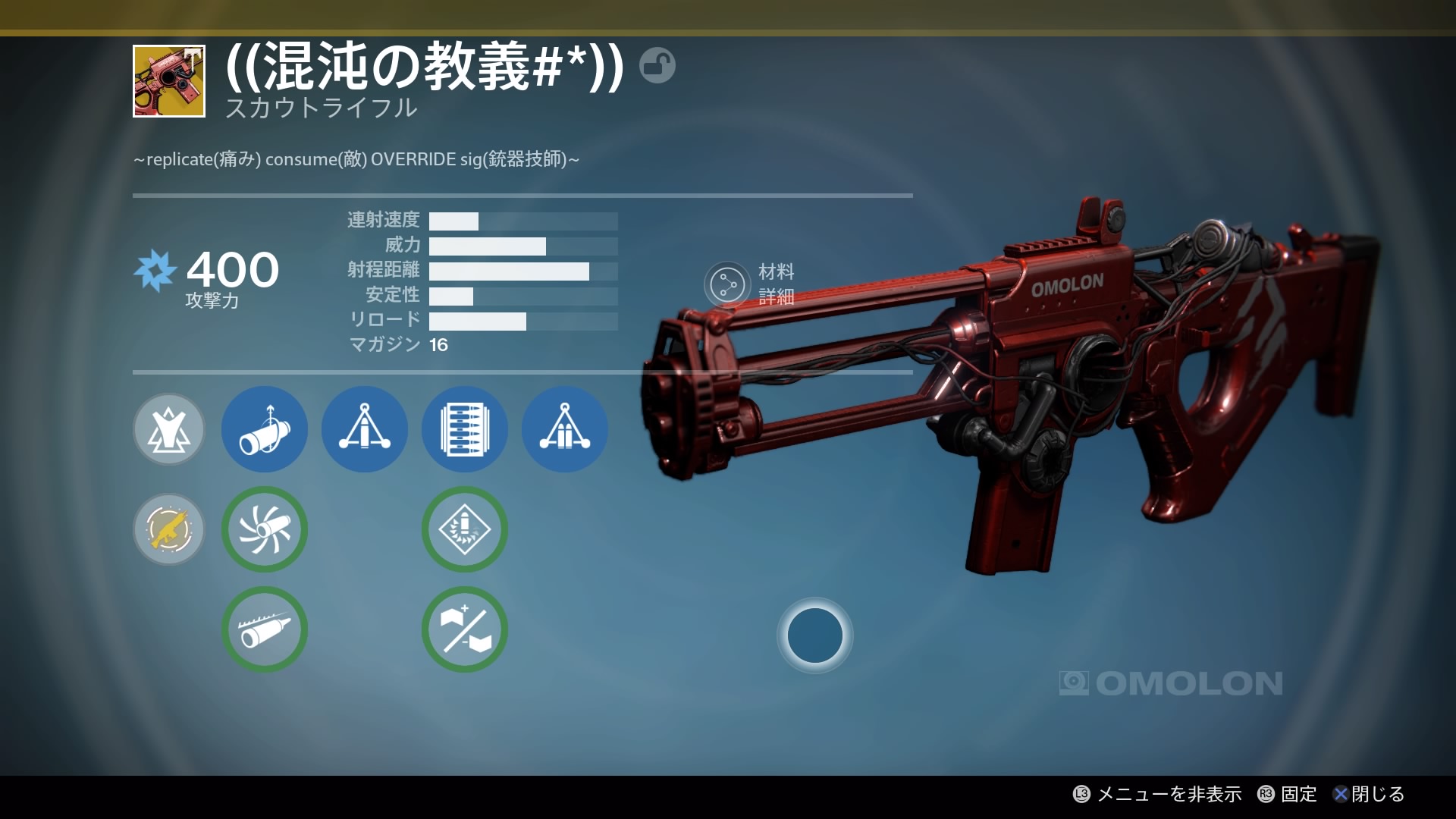Select the grey upward-arrows upgrade node
Screen dimensions: 1456x819
click(x=169, y=429)
